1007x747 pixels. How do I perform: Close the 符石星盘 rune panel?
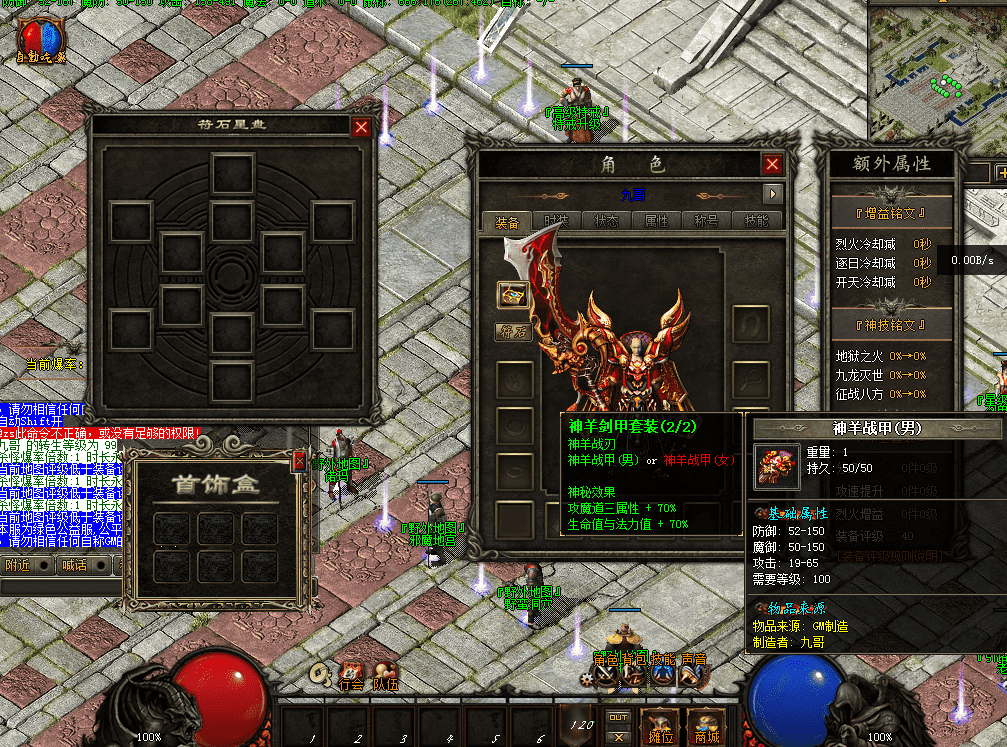[361, 127]
